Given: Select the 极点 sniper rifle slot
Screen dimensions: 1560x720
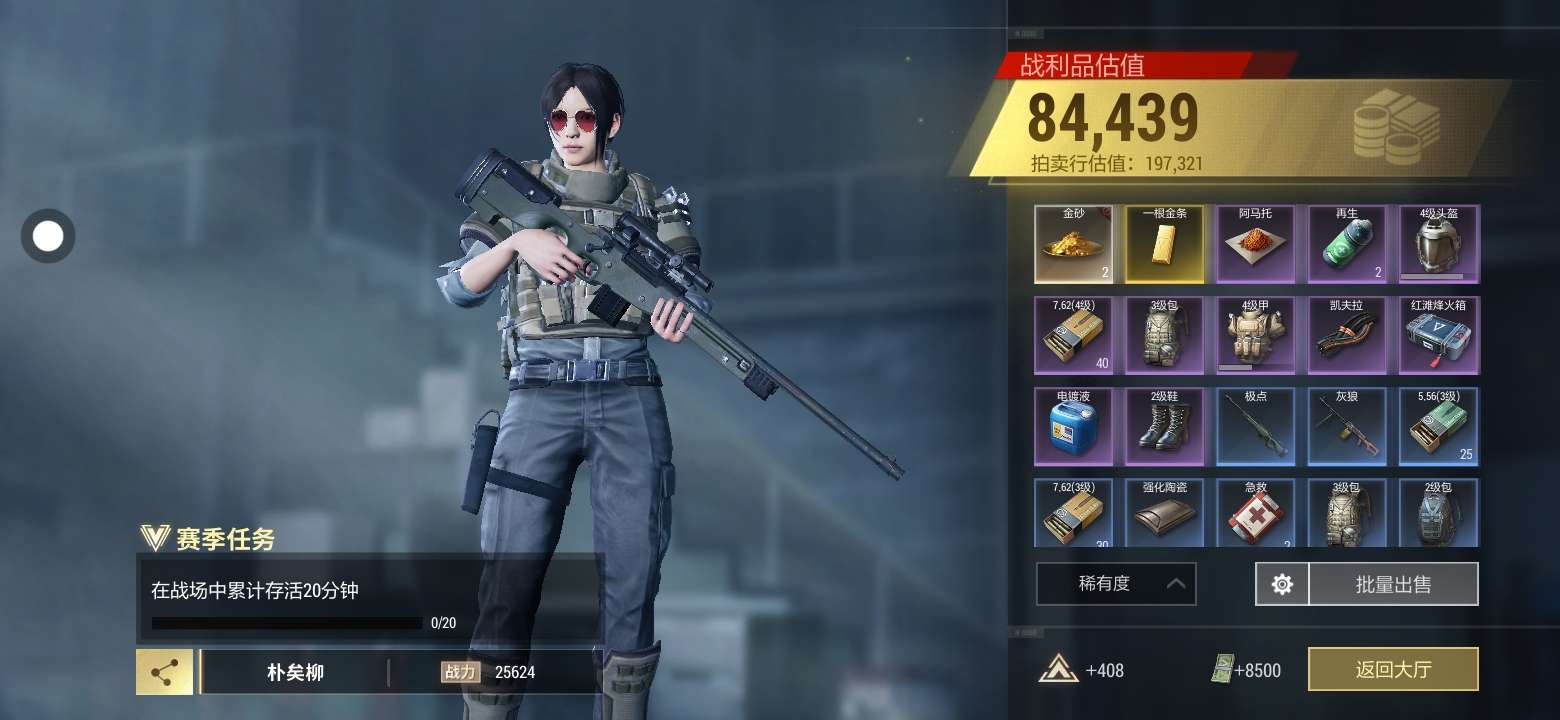Looking at the screenshot, I should (1256, 427).
